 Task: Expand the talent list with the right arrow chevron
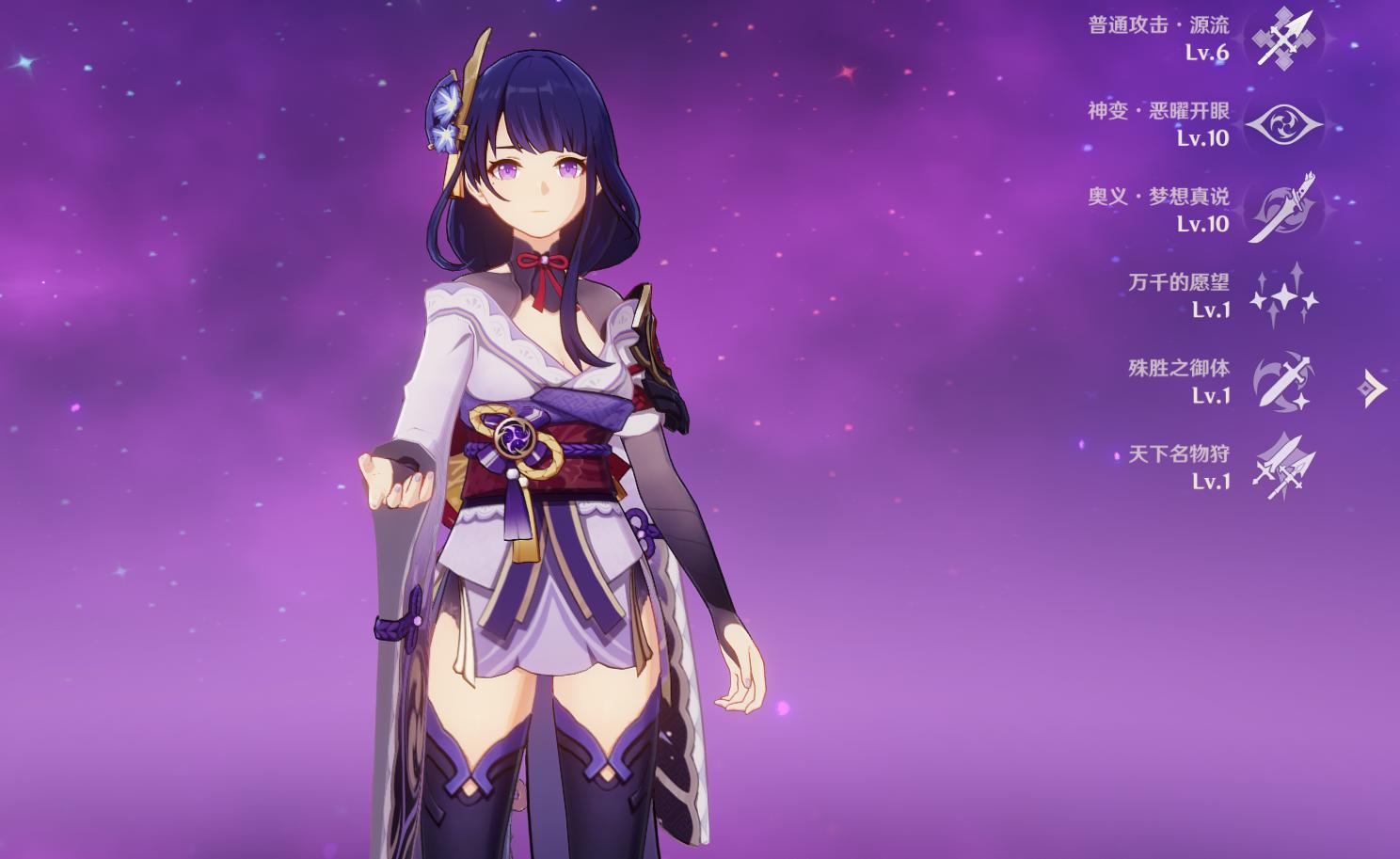coord(1373,387)
